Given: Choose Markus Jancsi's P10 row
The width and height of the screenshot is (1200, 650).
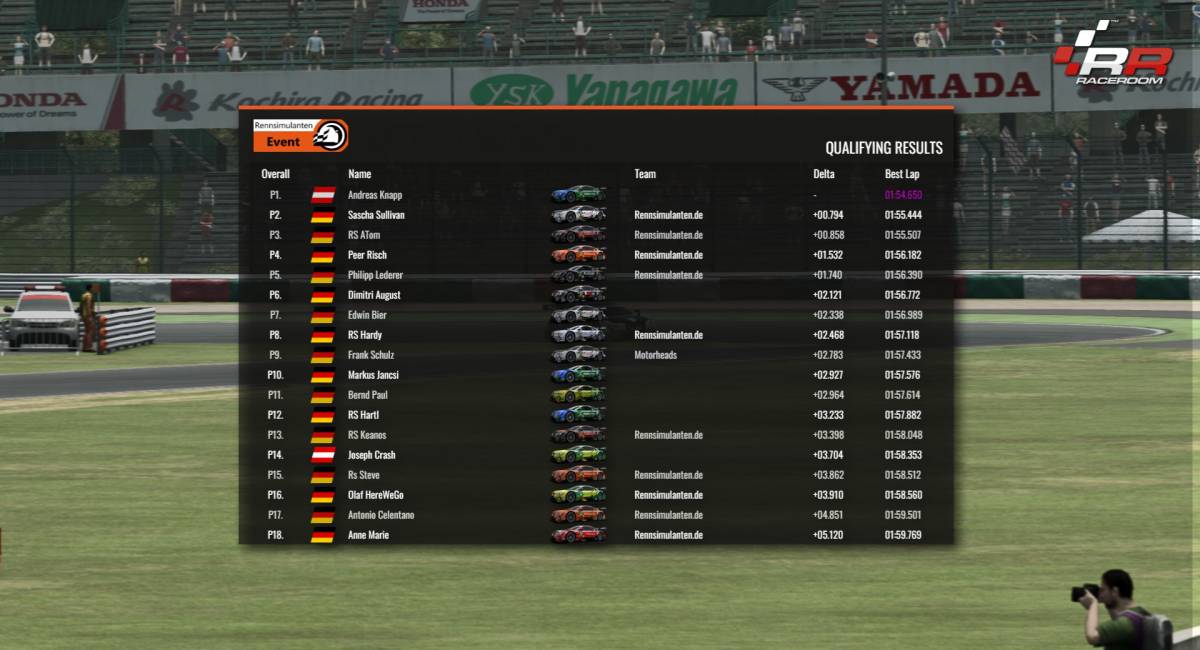Looking at the screenshot, I should coord(374,375).
